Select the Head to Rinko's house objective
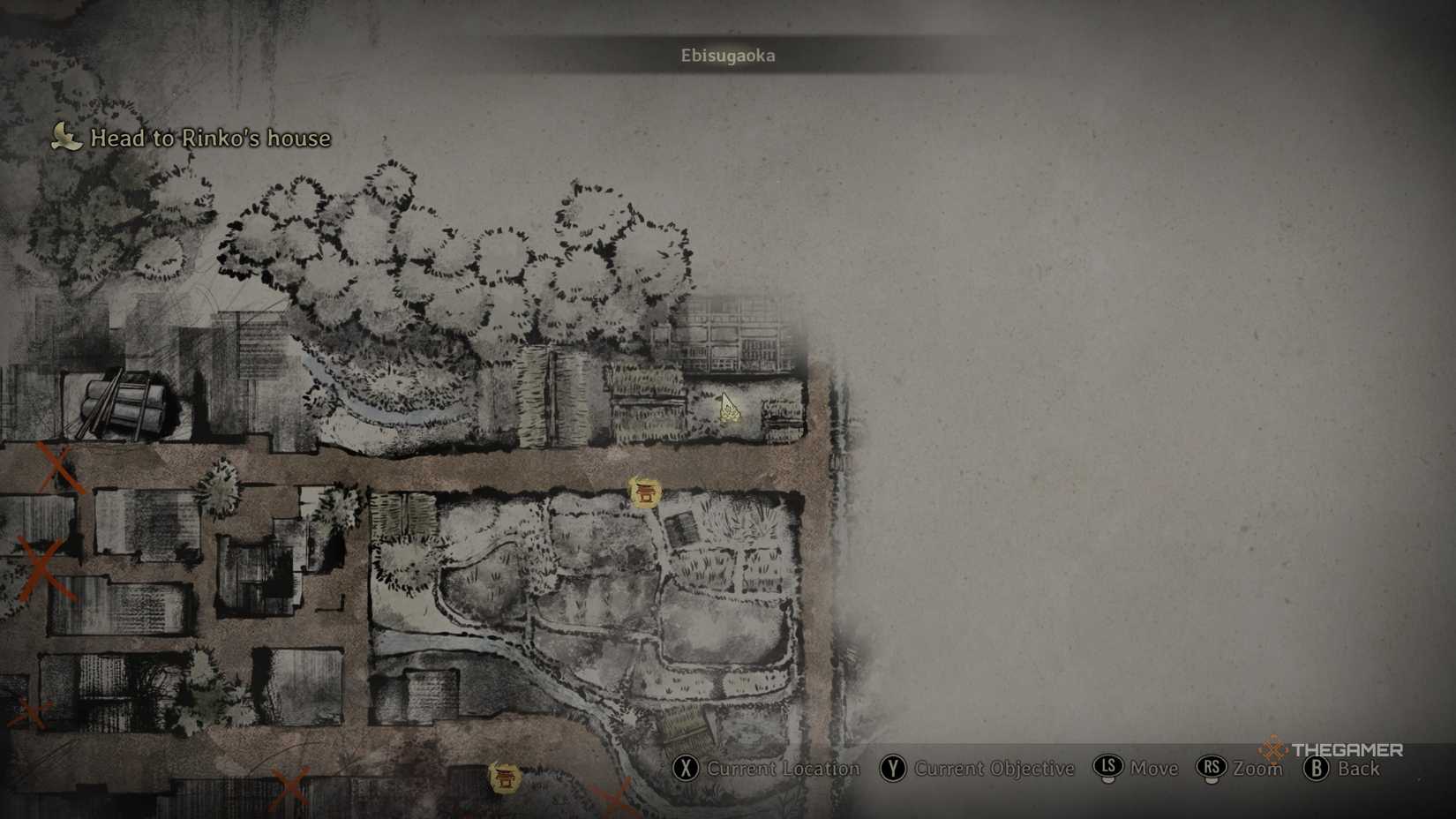 point(209,139)
